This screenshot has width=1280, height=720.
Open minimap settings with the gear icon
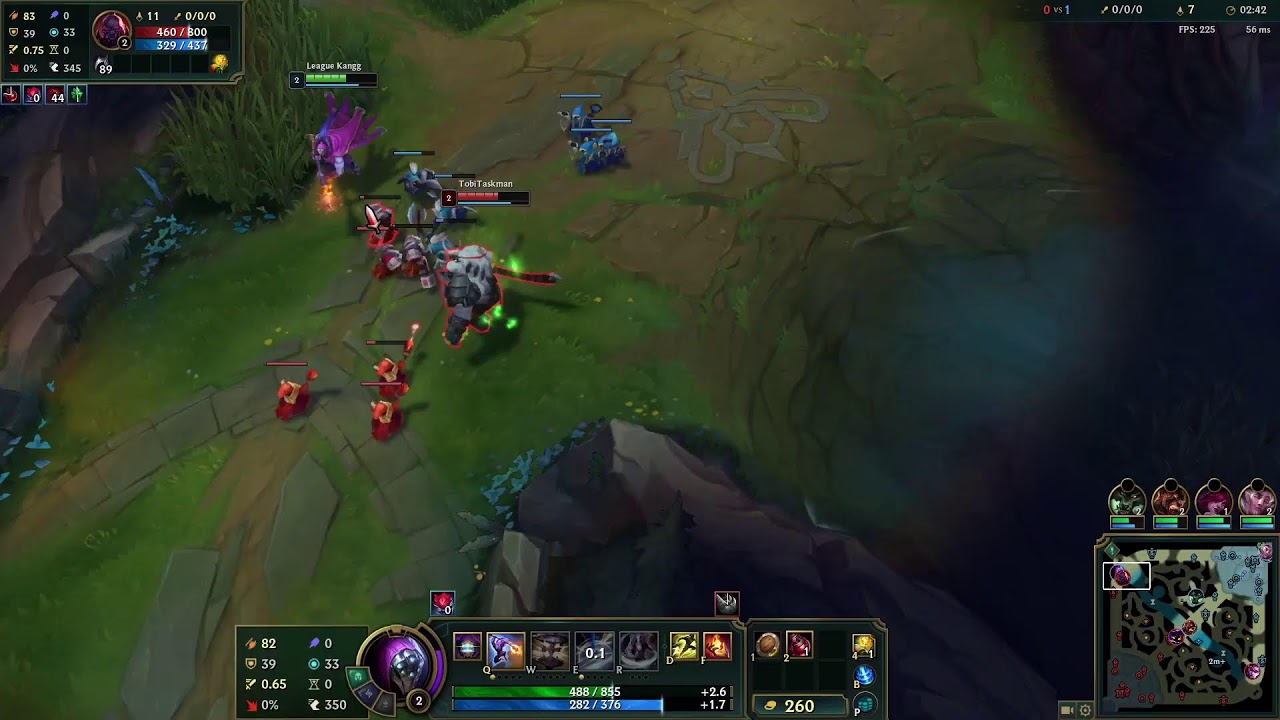click(x=1085, y=710)
